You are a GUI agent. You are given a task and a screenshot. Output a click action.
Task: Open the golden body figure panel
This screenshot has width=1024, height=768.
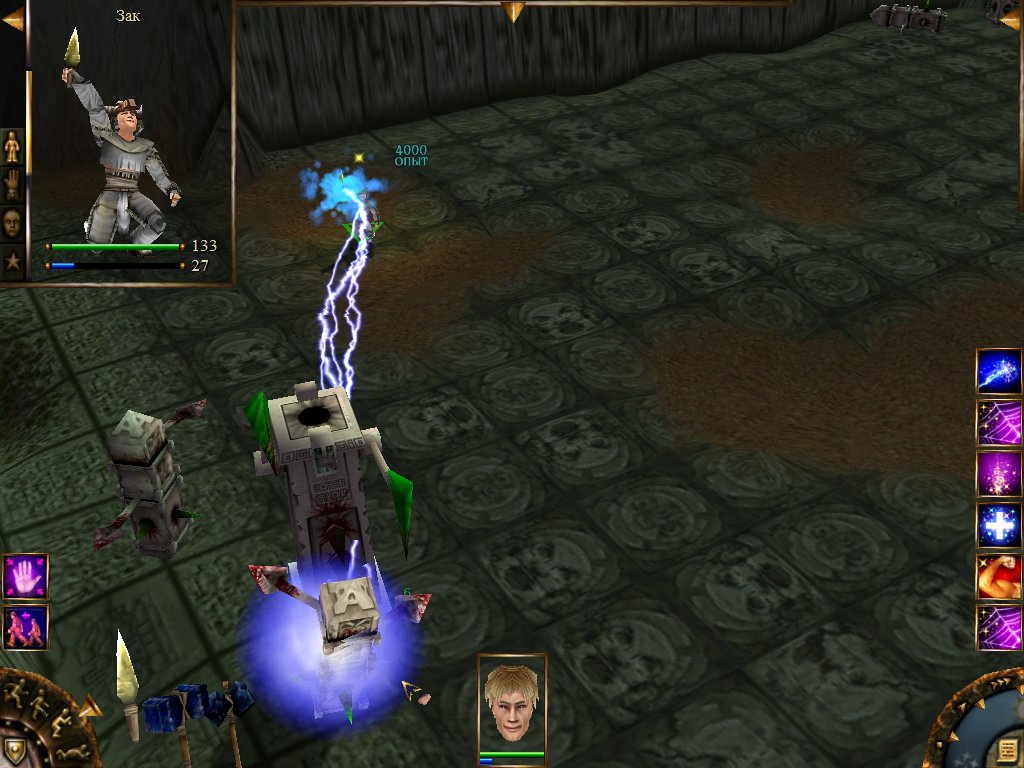[13, 147]
